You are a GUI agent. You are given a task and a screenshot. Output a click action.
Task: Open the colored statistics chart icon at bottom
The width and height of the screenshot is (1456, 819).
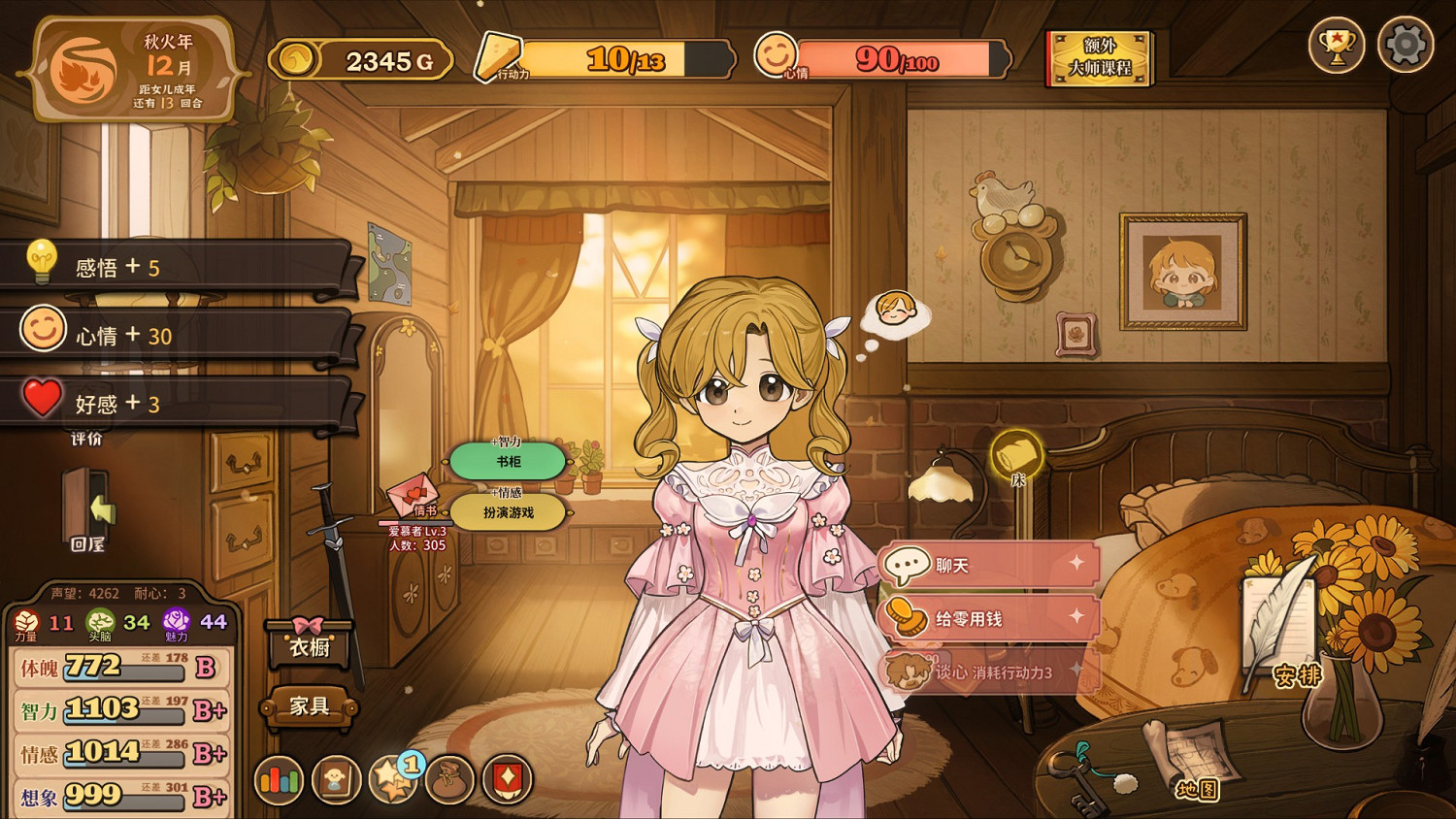tap(279, 779)
